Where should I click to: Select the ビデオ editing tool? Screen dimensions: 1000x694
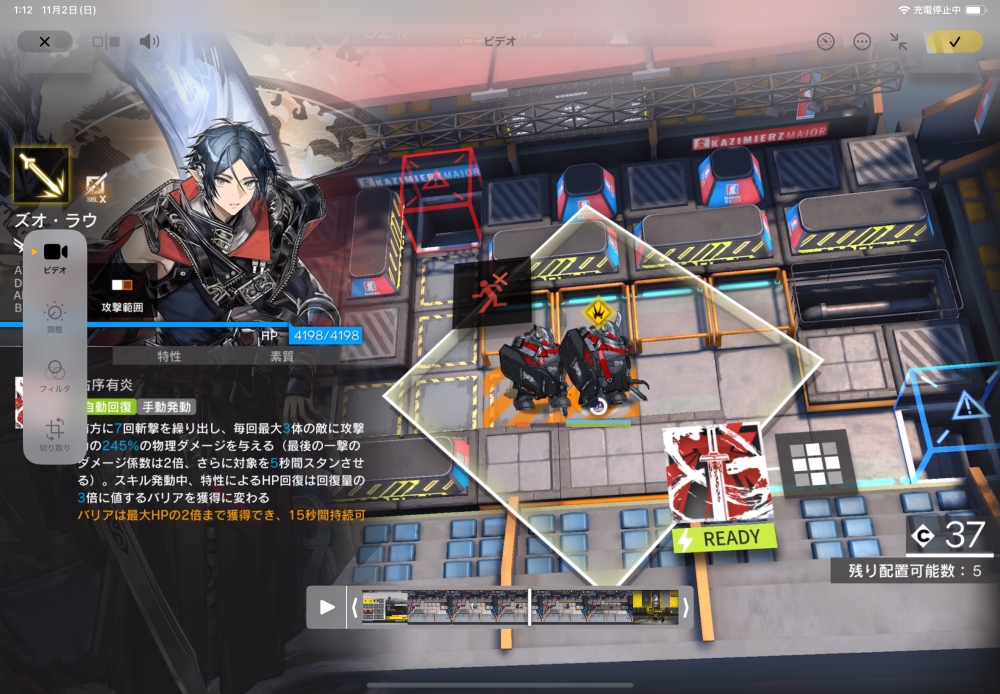(55, 257)
